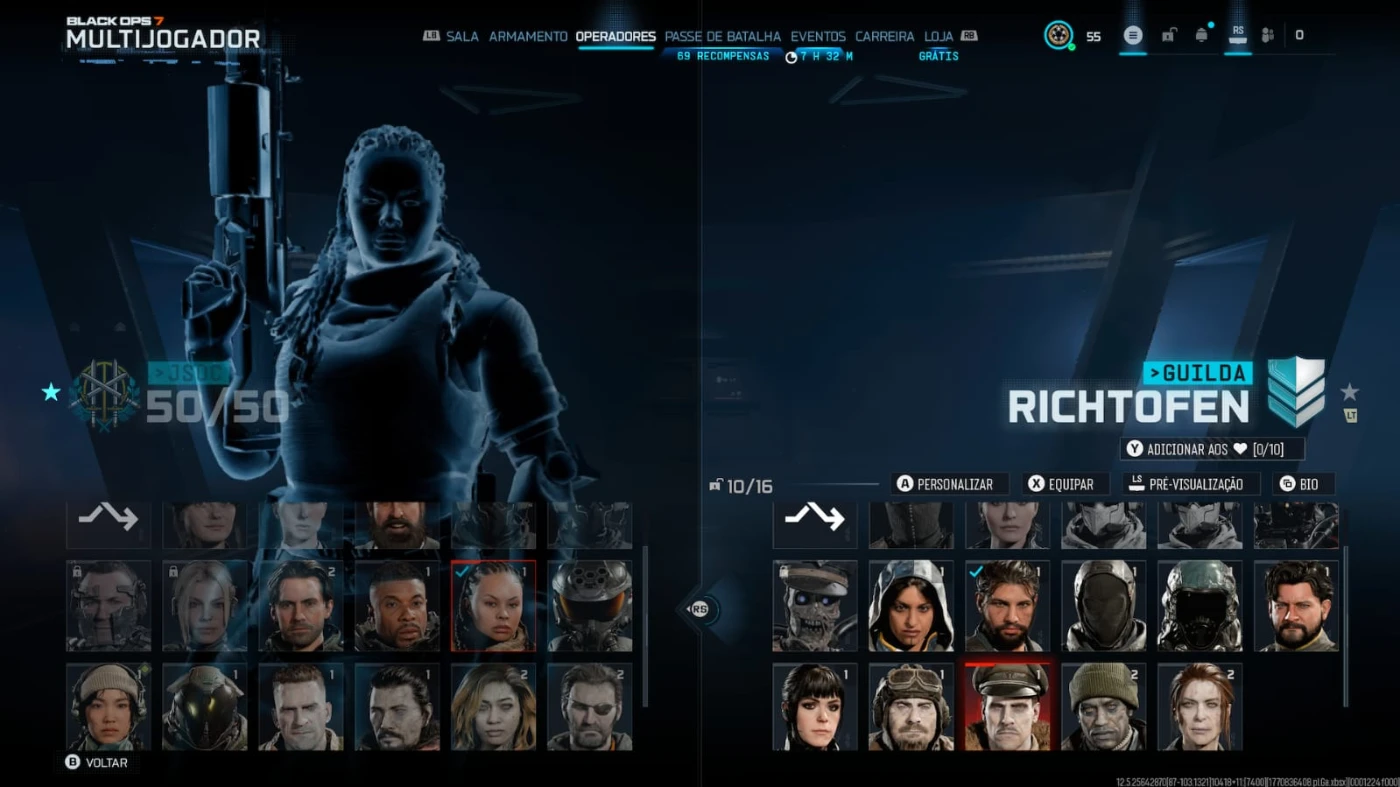Select the red-haired woman operator portrait
Image resolution: width=1400 pixels, height=787 pixels.
tap(1199, 706)
